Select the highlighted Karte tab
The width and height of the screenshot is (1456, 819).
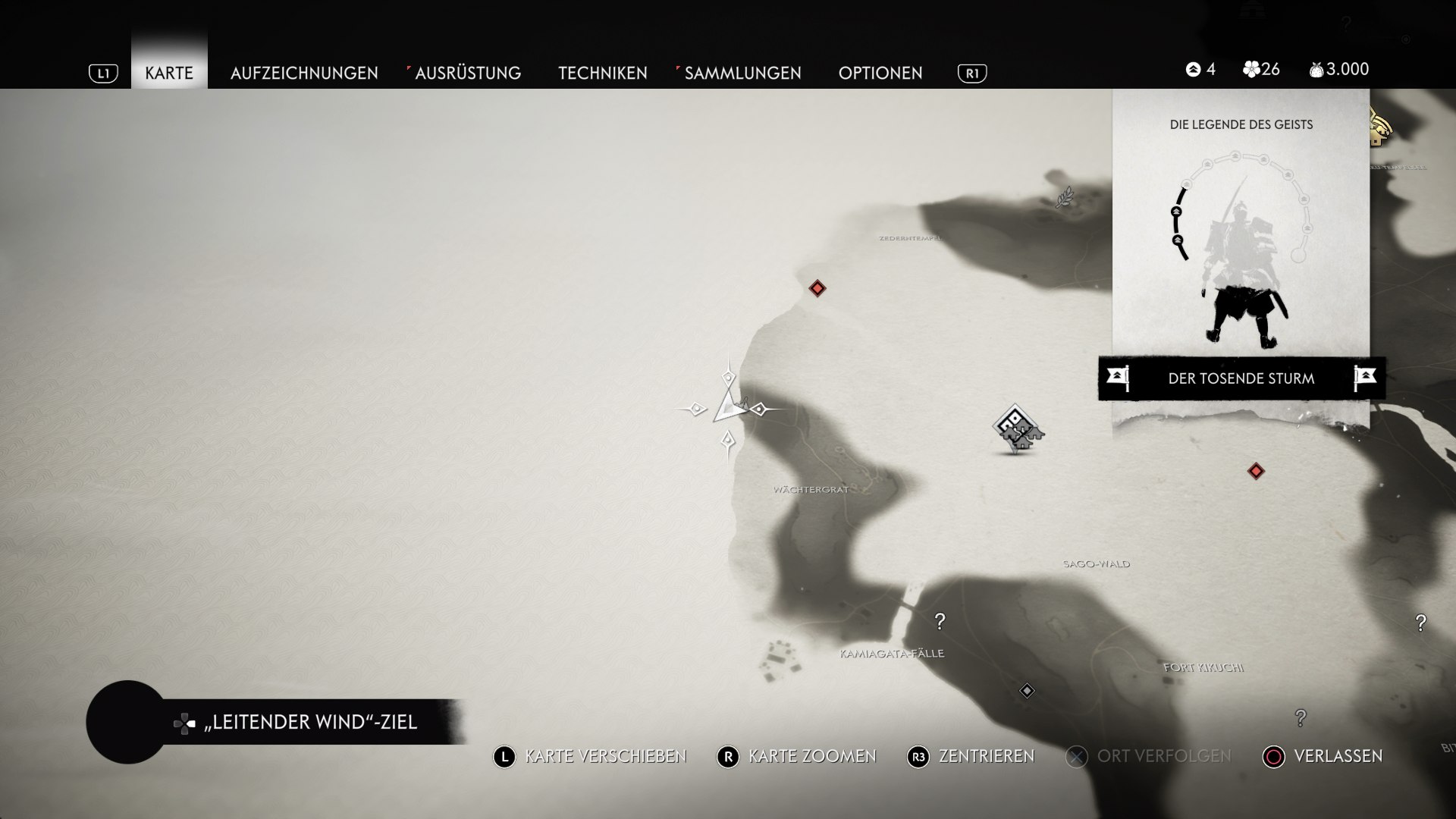(x=169, y=73)
